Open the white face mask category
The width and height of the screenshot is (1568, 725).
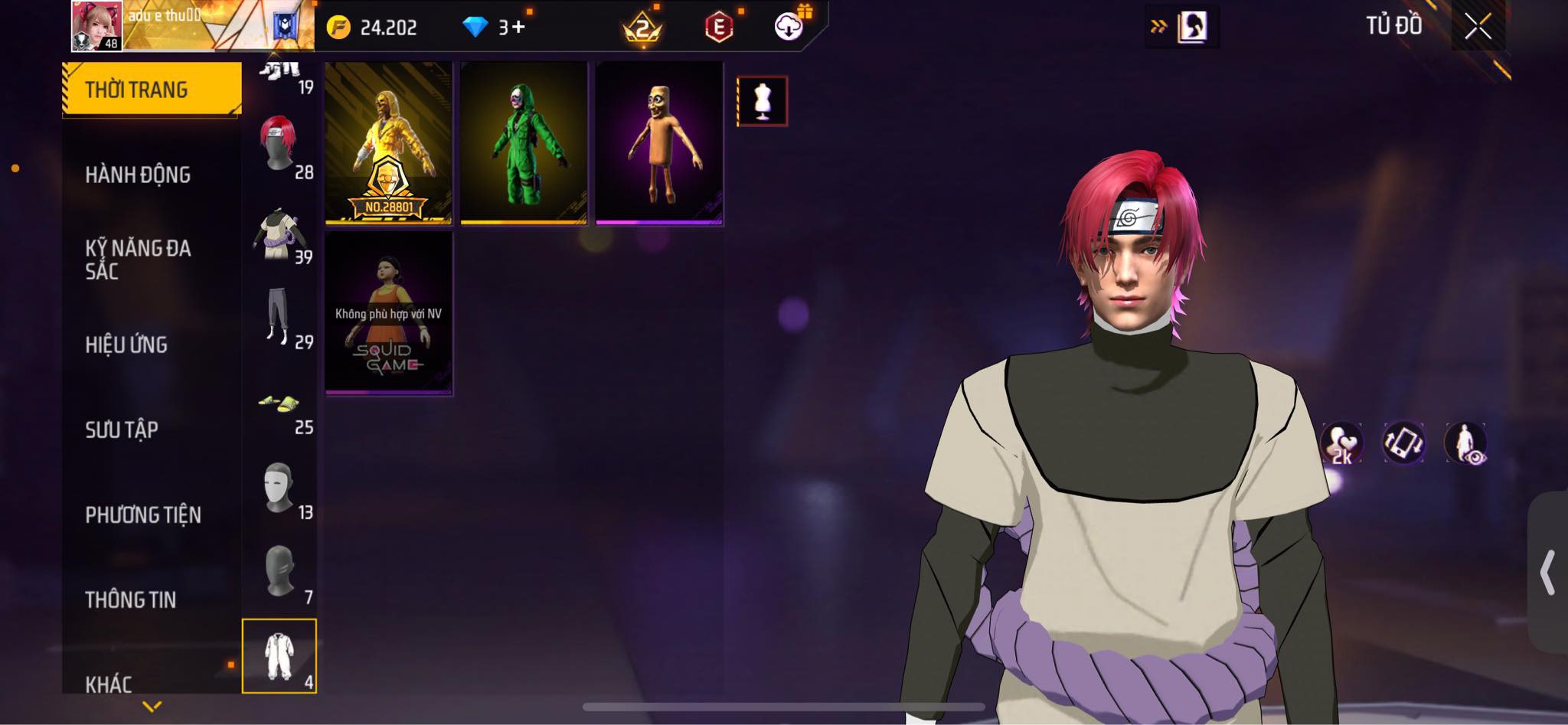pos(279,488)
